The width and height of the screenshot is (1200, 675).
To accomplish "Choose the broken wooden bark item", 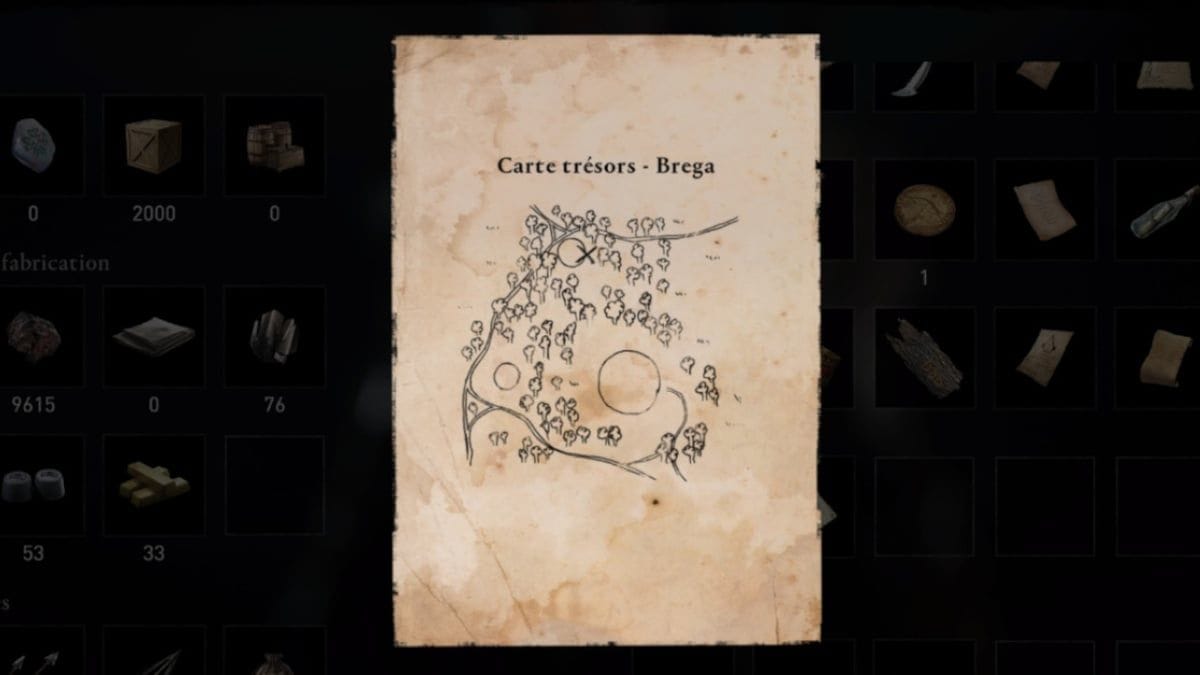I will tap(923, 357).
